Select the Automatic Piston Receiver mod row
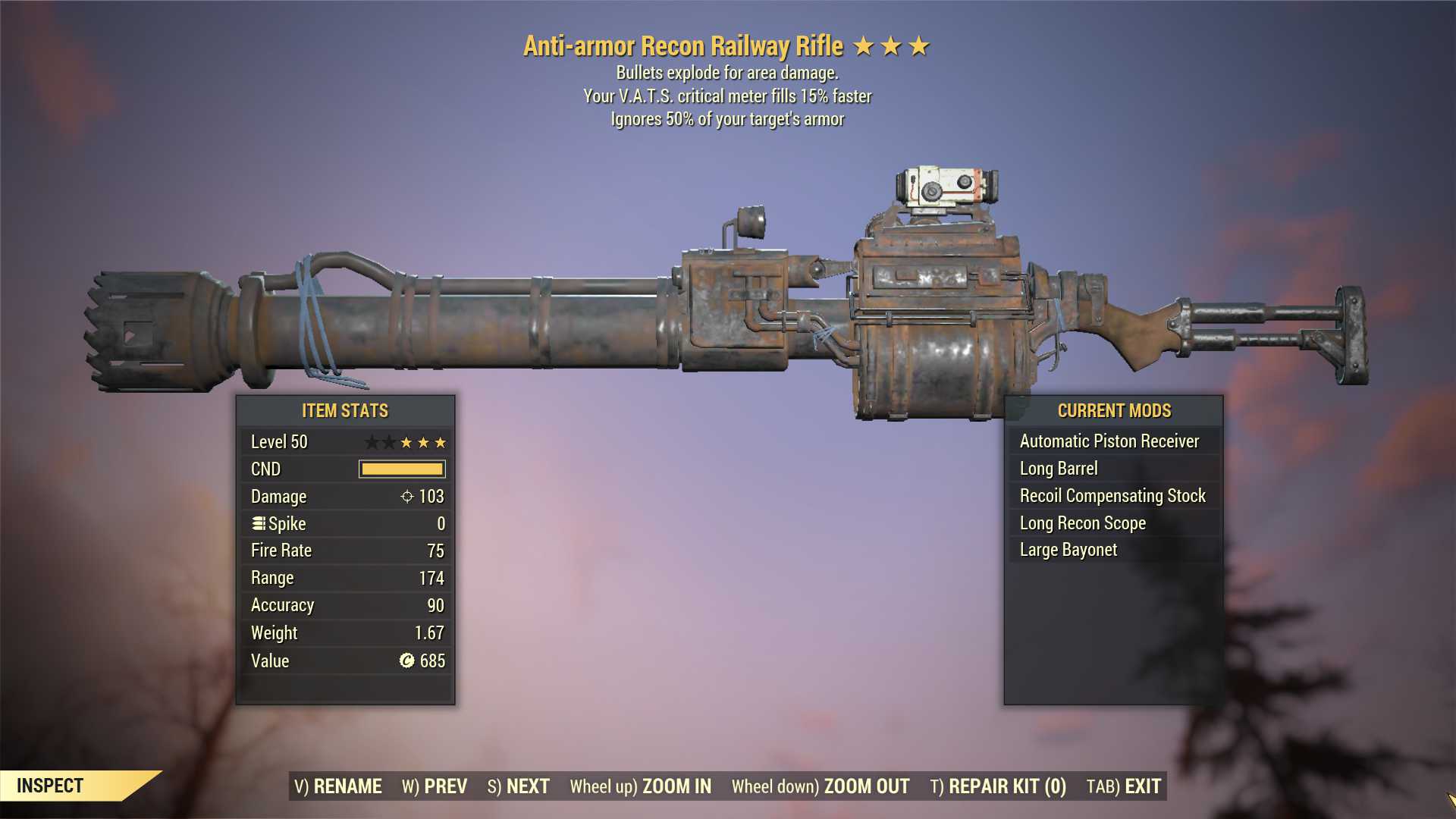The width and height of the screenshot is (1456, 819). [1112, 441]
